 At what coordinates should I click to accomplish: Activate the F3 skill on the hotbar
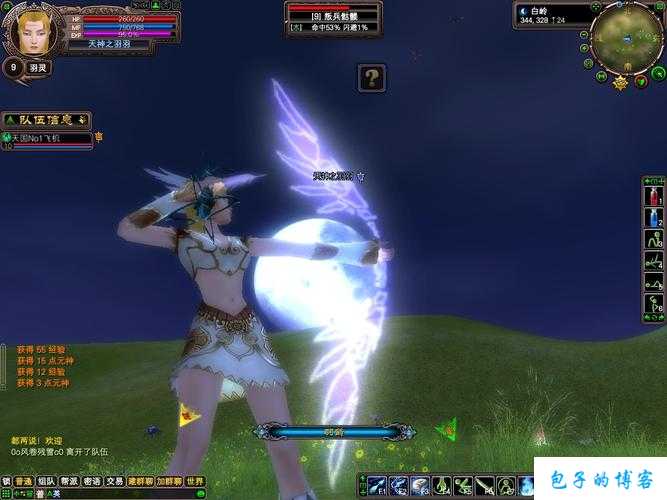pyautogui.click(x=421, y=486)
